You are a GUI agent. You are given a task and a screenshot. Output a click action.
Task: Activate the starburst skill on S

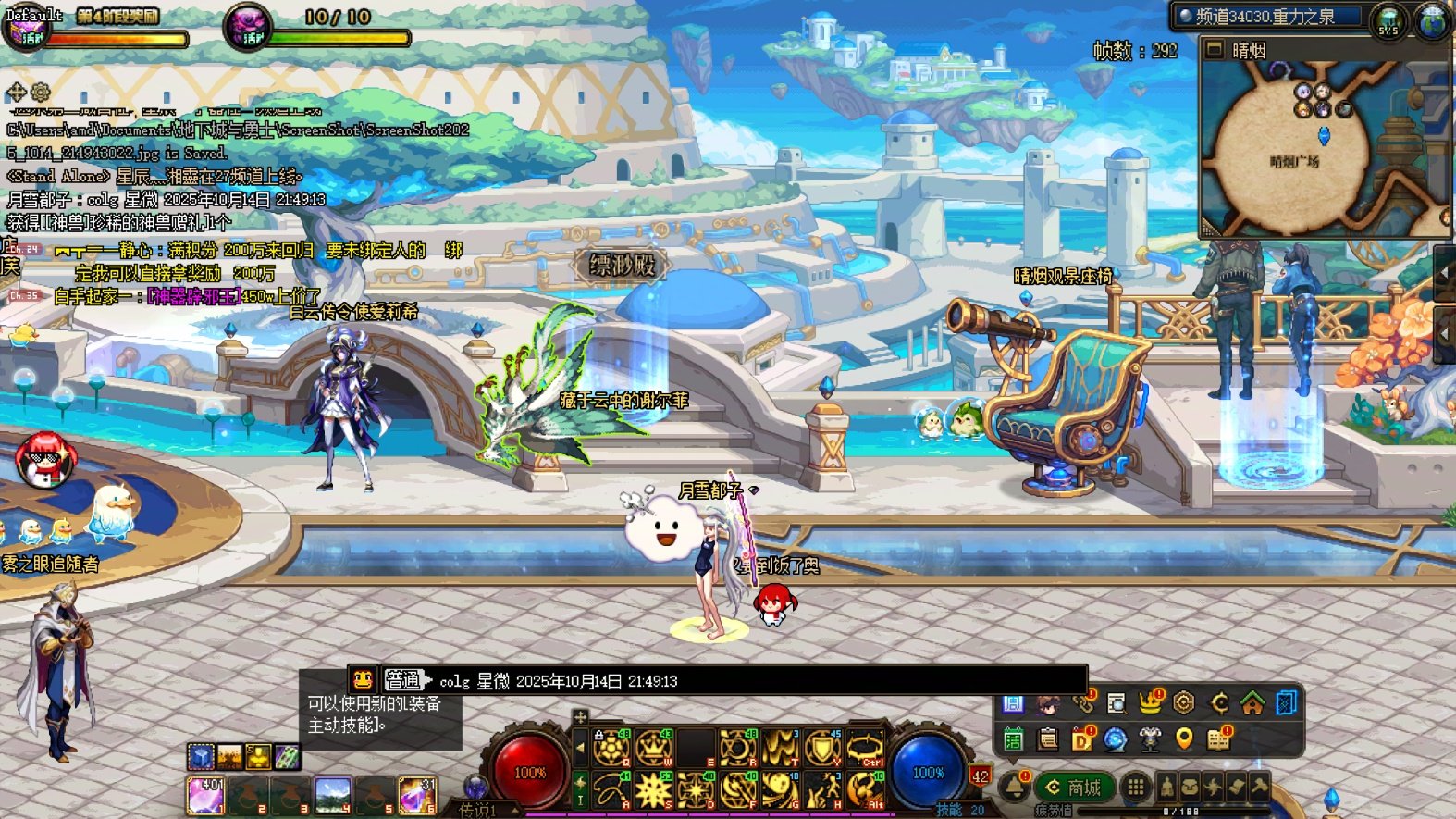(653, 790)
